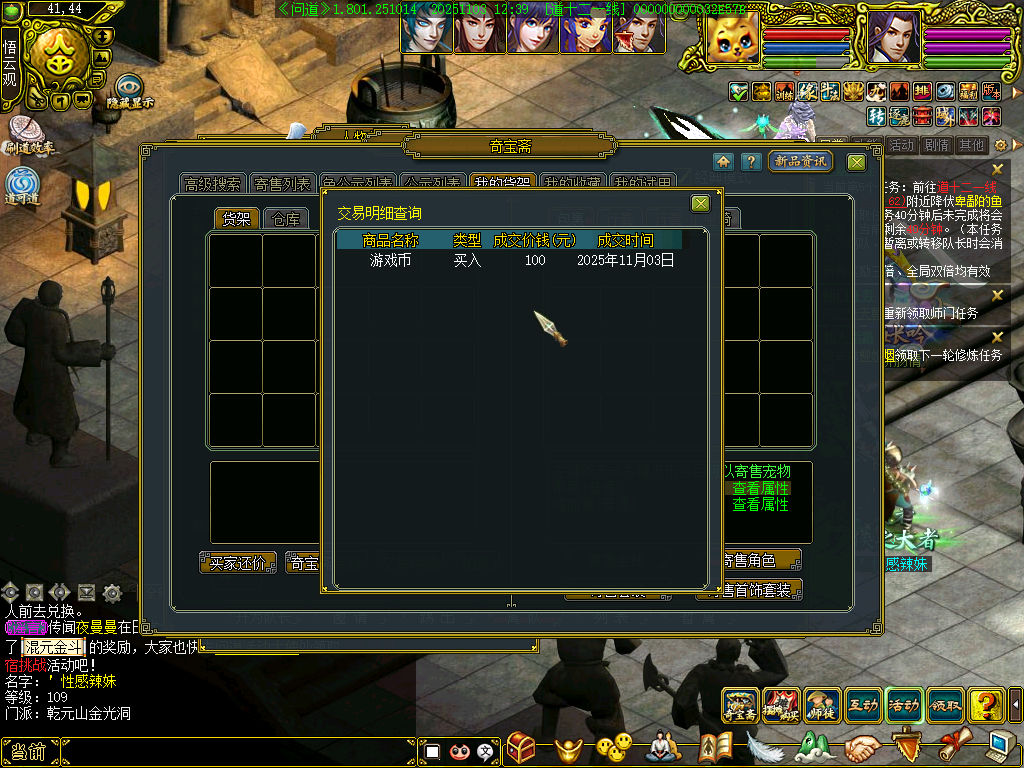Viewport: 1024px width, 768px height.
Task: Toggle the 隐藏显示 eye icon
Action: pyautogui.click(x=128, y=88)
